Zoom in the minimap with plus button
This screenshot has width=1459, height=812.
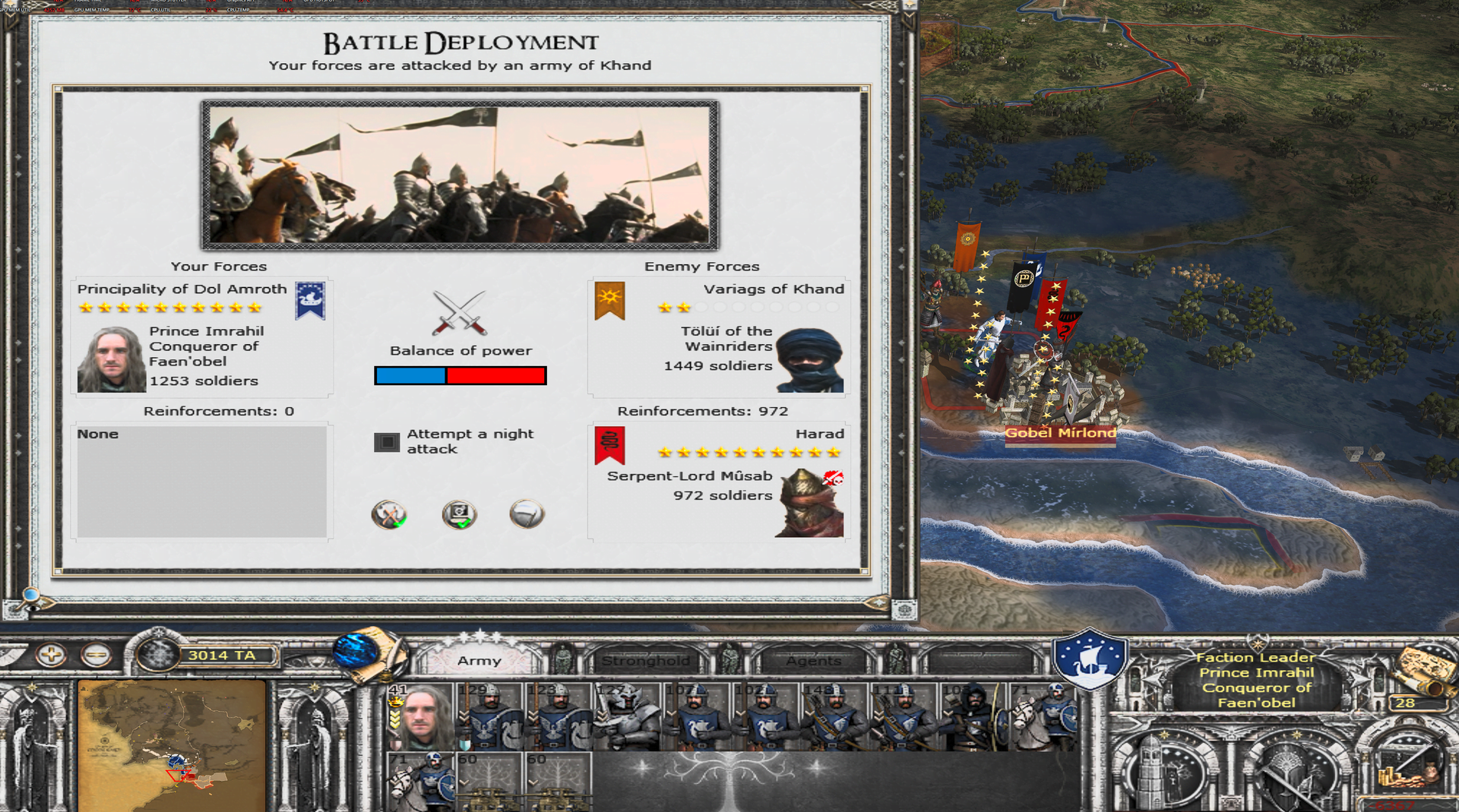tap(51, 655)
